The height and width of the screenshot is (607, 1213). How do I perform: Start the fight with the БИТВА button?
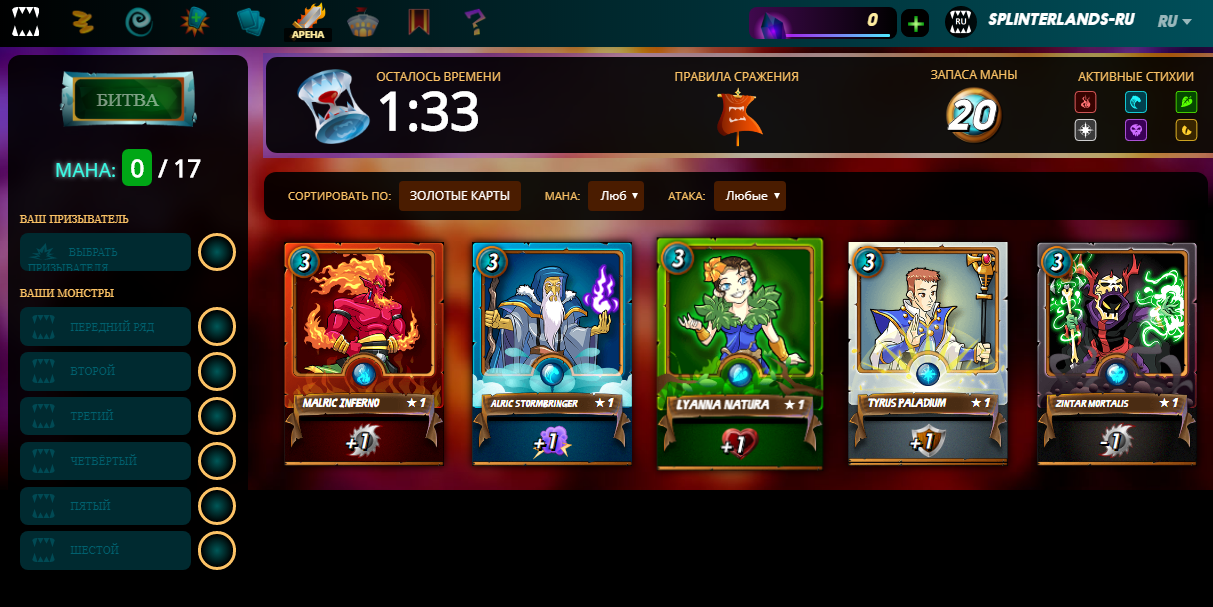tap(127, 100)
